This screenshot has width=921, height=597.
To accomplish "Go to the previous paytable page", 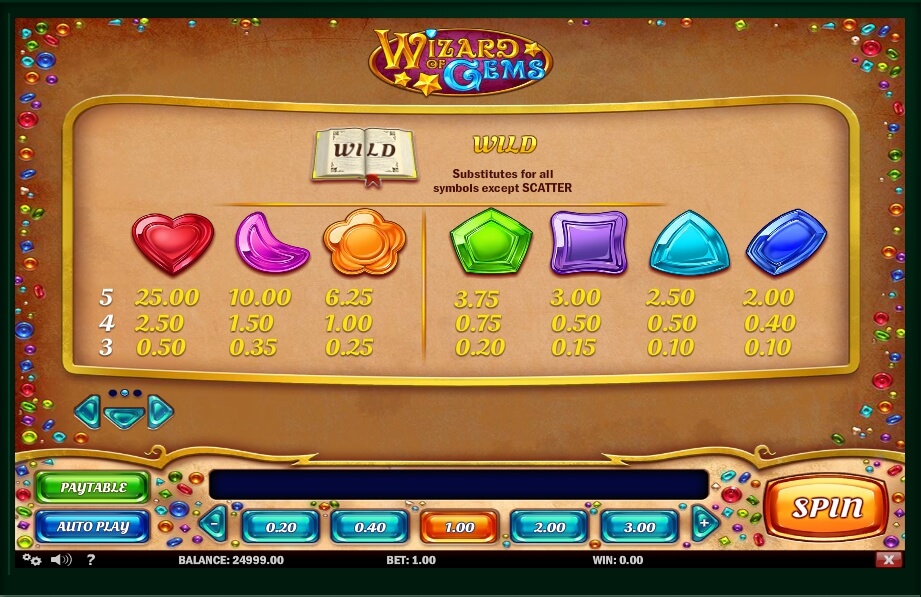I will pyautogui.click(x=88, y=409).
